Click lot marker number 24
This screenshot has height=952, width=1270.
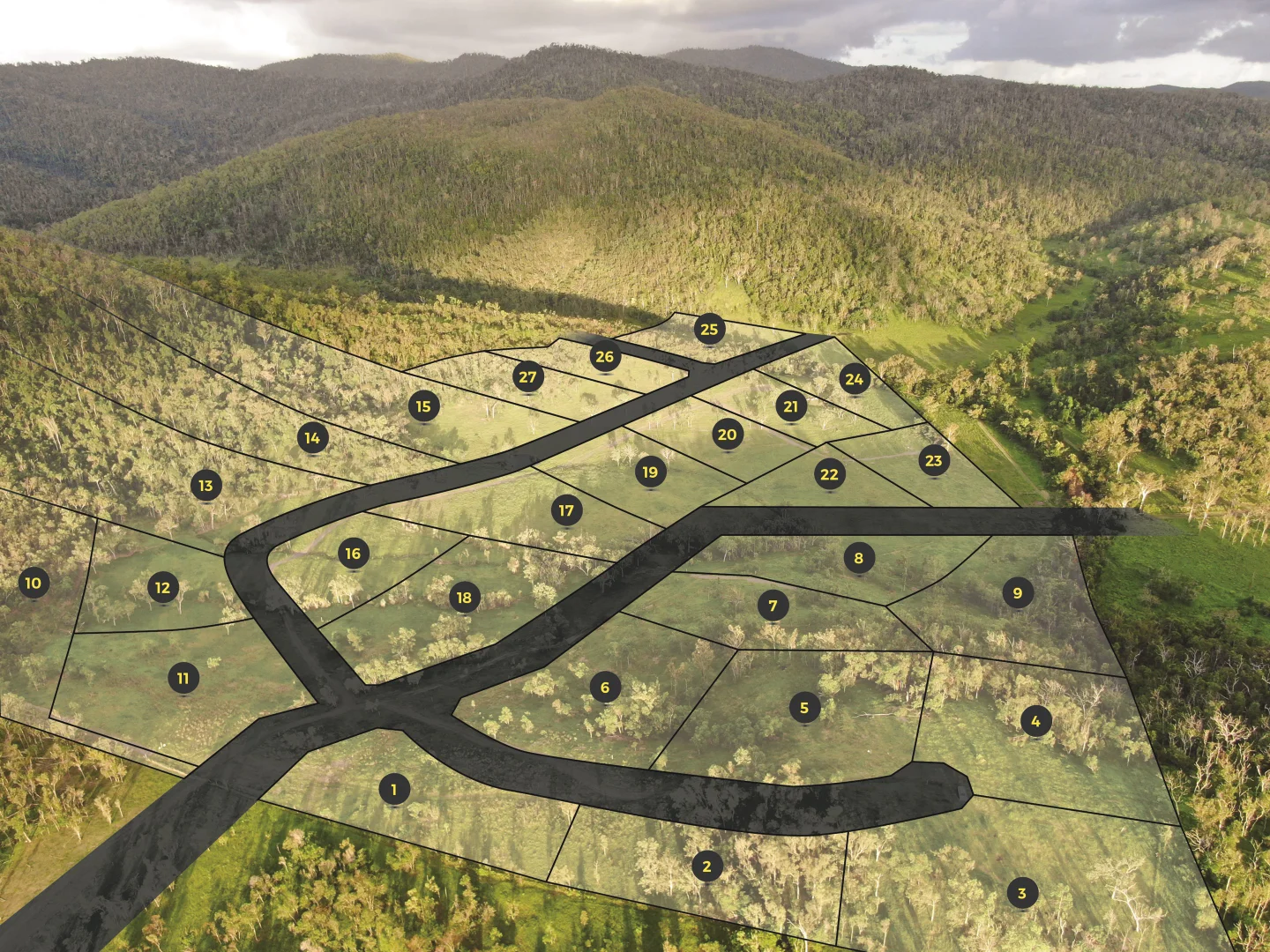click(x=855, y=379)
